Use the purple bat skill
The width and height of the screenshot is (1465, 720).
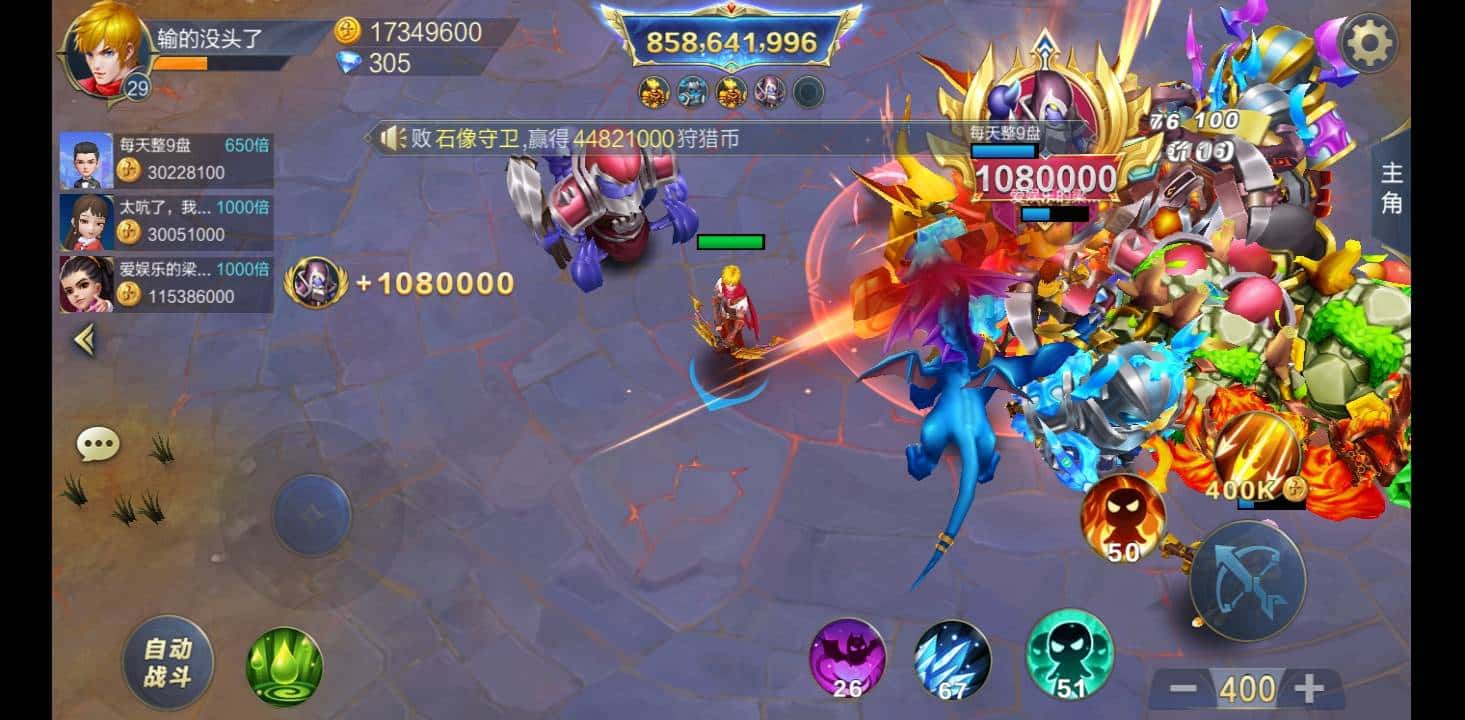(847, 658)
